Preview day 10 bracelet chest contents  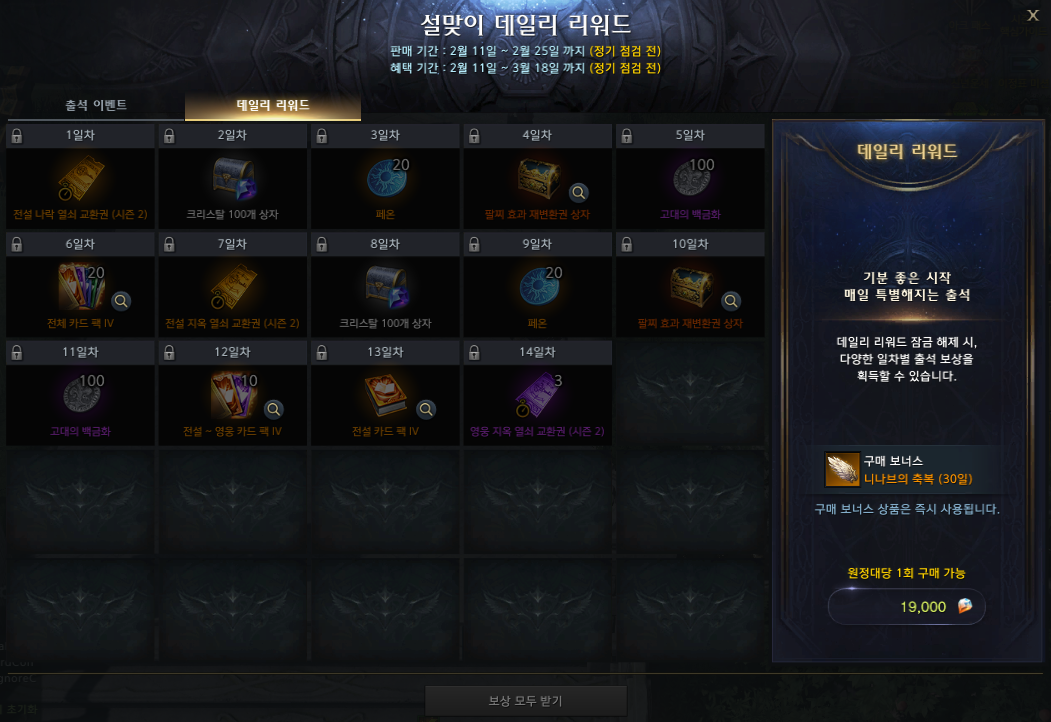pyautogui.click(x=731, y=300)
